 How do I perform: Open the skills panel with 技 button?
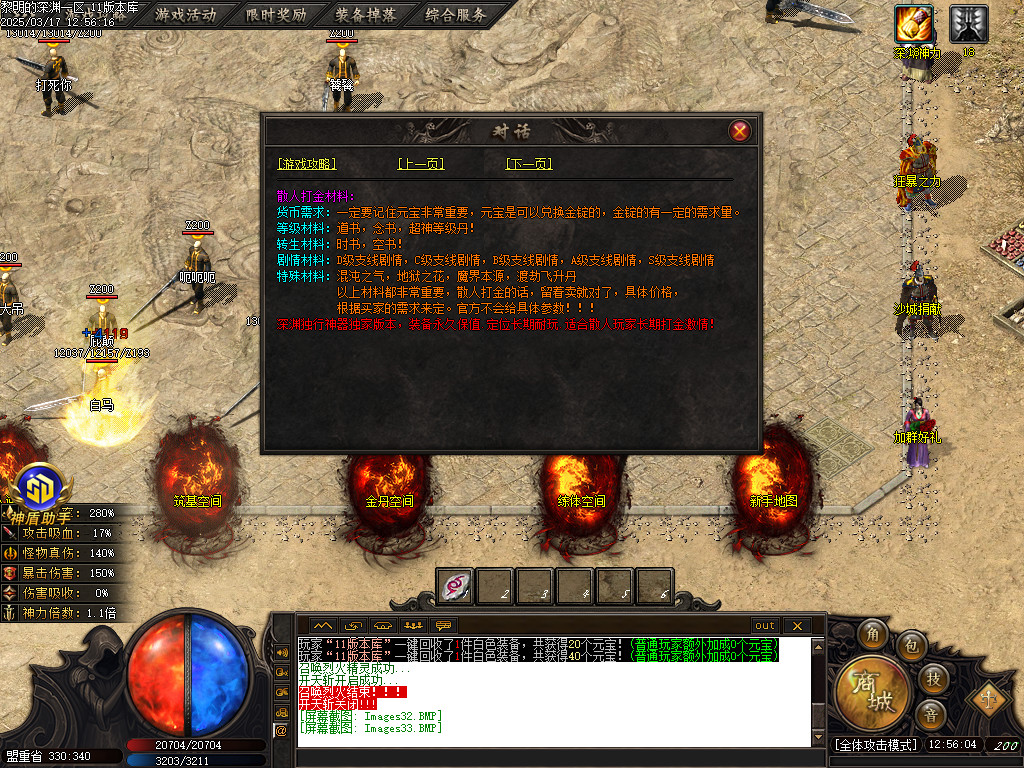pyautogui.click(x=931, y=679)
